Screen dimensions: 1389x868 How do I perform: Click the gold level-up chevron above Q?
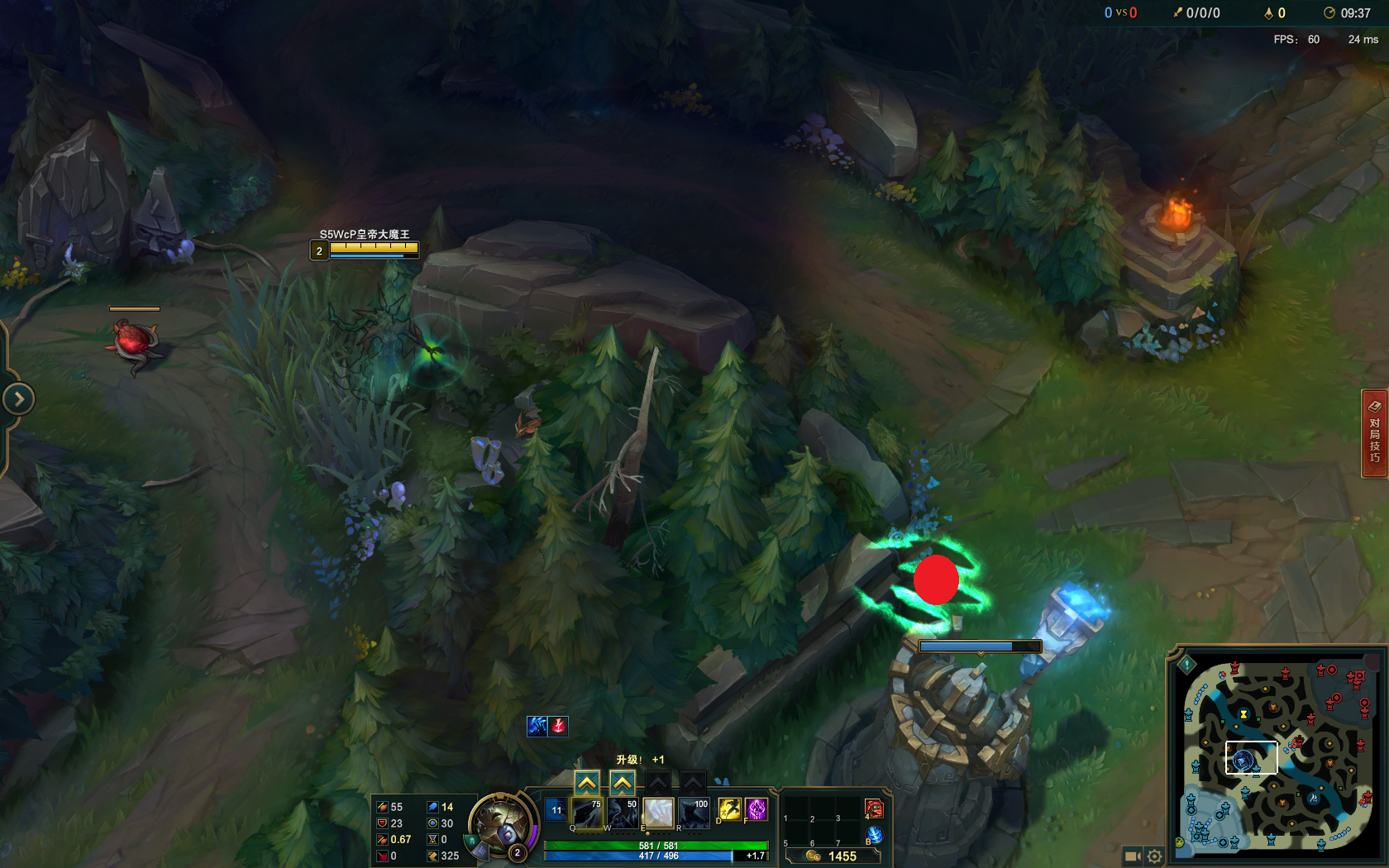(x=587, y=781)
